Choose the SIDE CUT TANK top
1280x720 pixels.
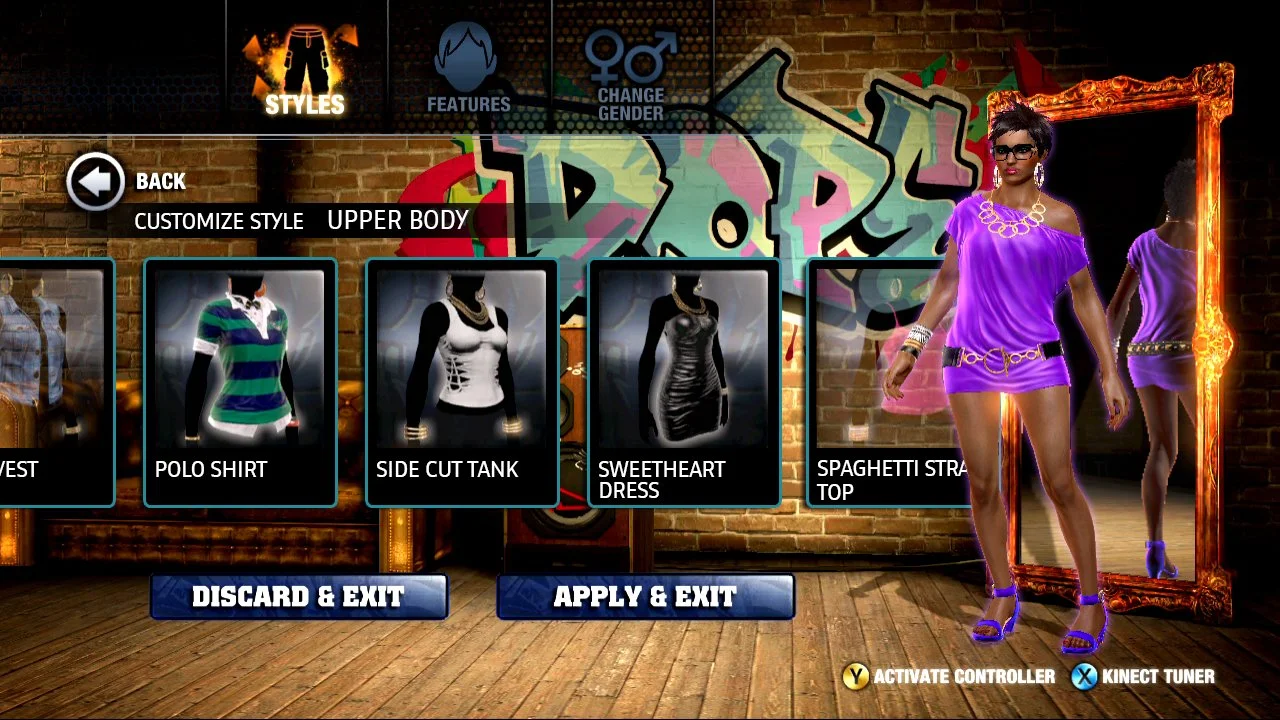[x=462, y=380]
